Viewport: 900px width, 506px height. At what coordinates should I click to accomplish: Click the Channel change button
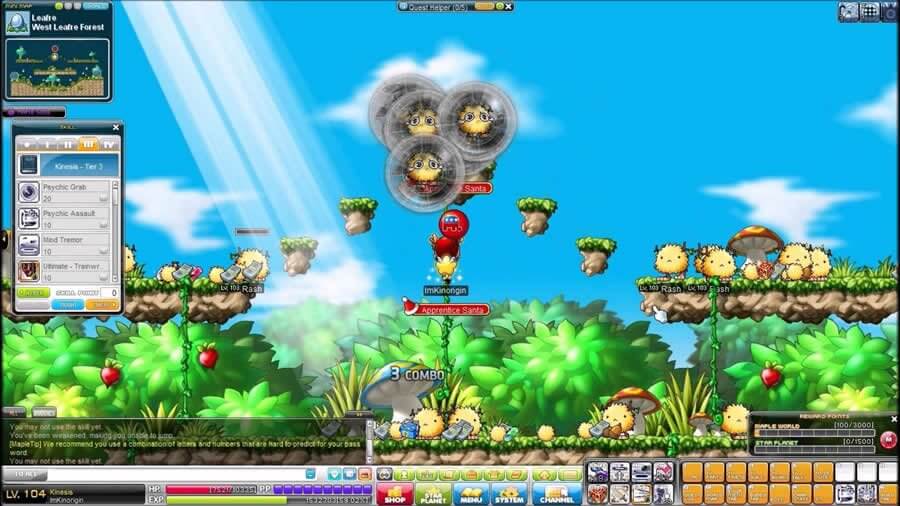(x=556, y=493)
